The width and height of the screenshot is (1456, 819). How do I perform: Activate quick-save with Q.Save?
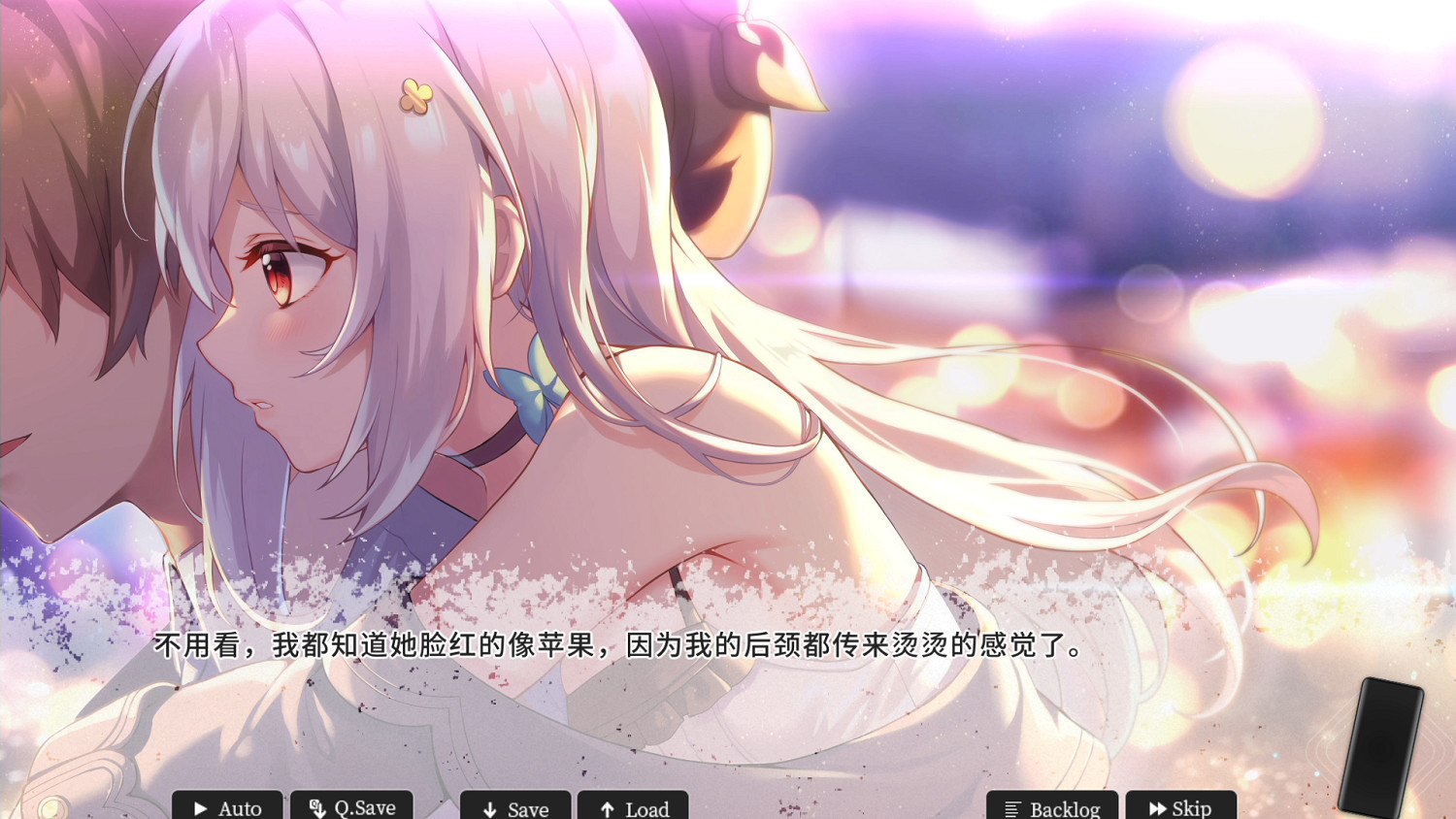[x=351, y=807]
